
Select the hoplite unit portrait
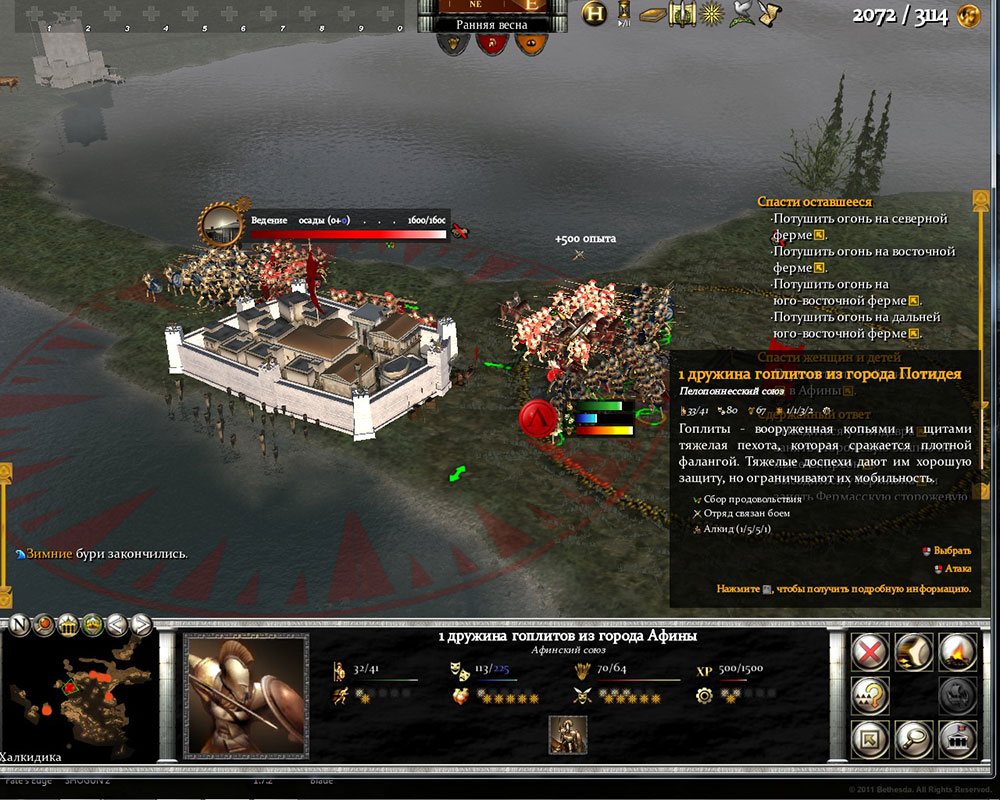tap(246, 695)
